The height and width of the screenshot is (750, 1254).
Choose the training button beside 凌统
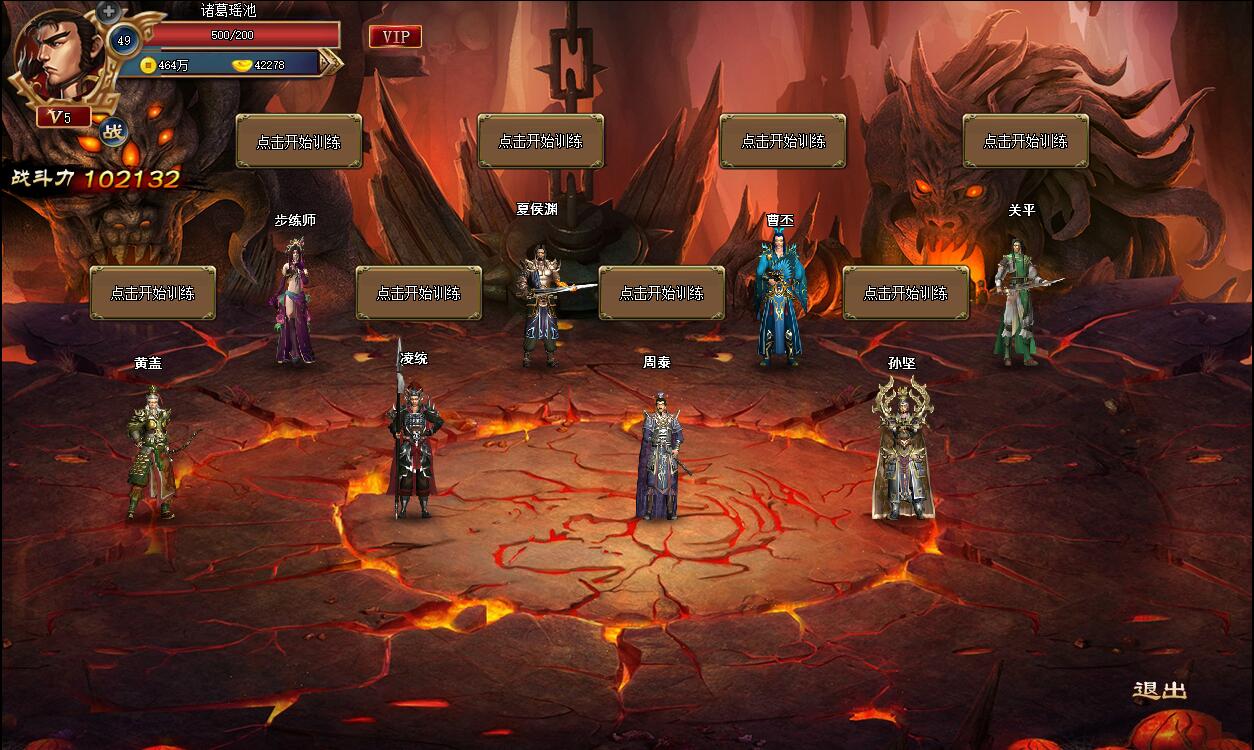coord(419,293)
